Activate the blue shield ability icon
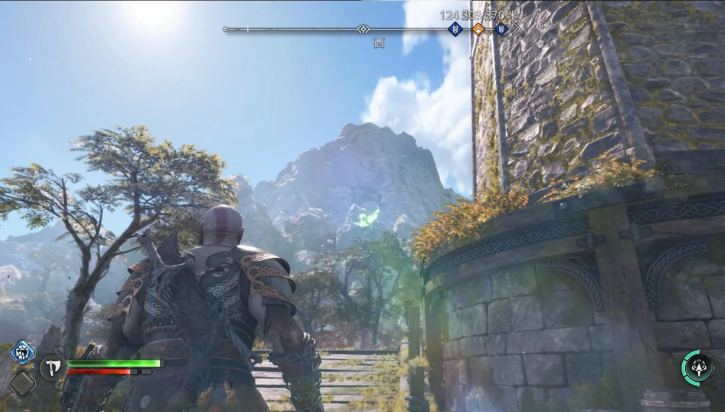Image resolution: width=725 pixels, height=412 pixels. pyautogui.click(x=22, y=352)
